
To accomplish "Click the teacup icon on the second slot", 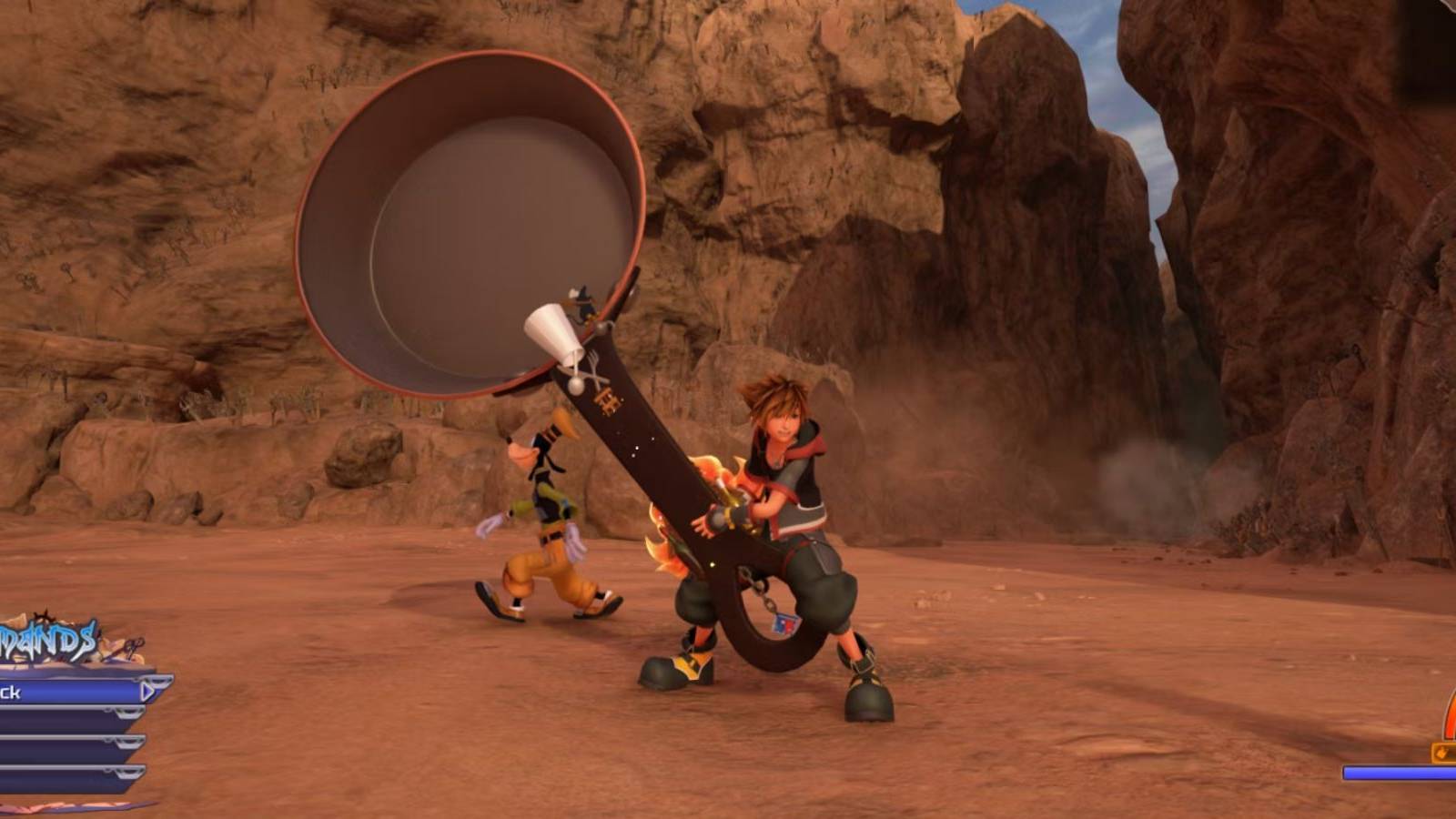I will click(x=129, y=713).
